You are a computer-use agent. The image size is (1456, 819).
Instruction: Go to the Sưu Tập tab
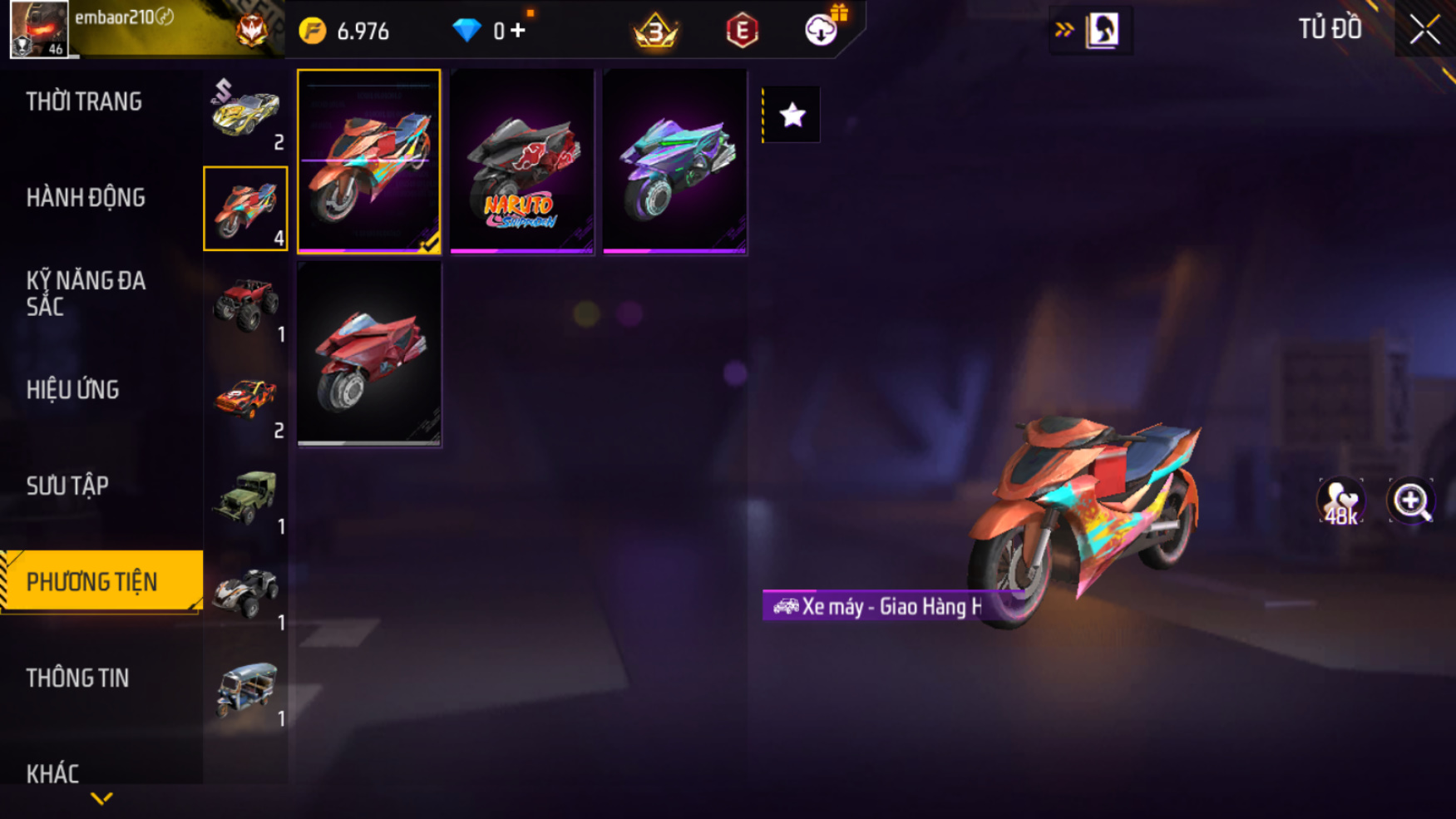(x=67, y=486)
